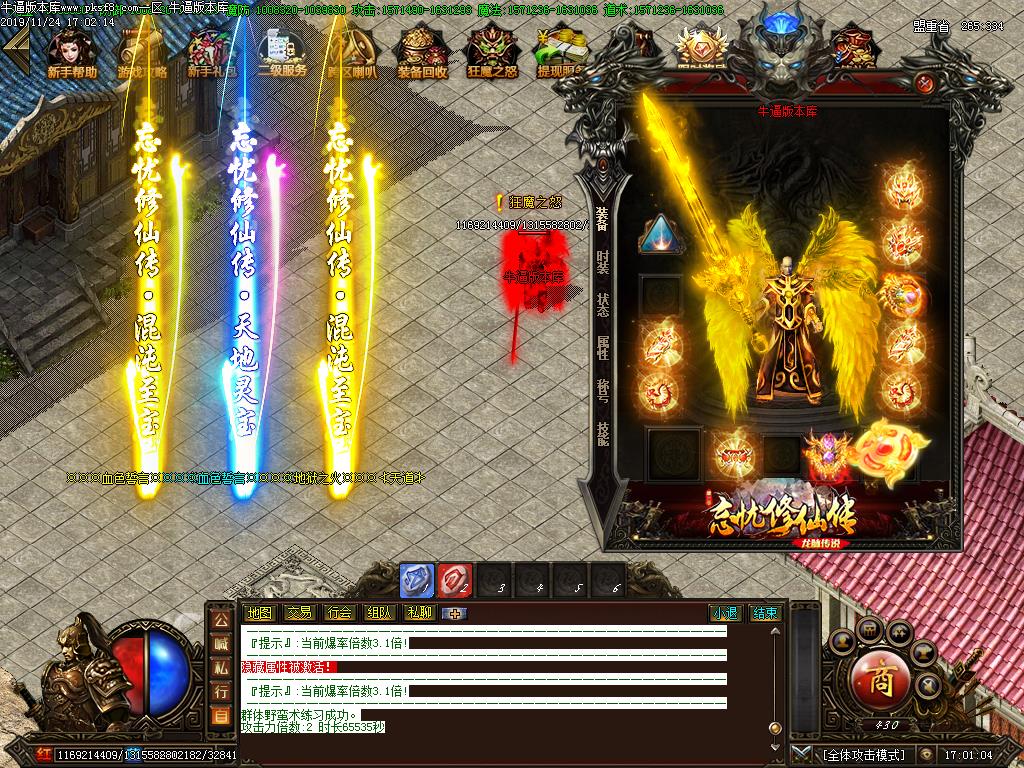Open the 行会 guild button

coord(339,613)
